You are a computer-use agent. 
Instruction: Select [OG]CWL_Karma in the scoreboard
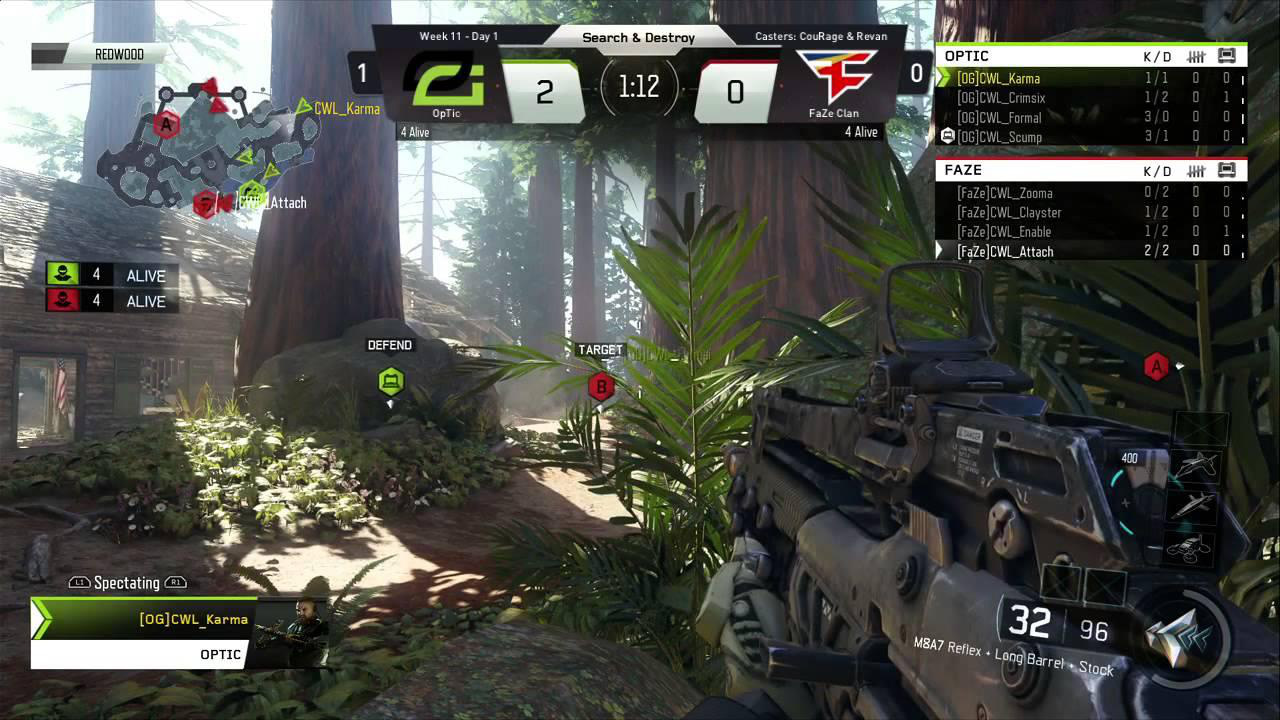point(998,78)
